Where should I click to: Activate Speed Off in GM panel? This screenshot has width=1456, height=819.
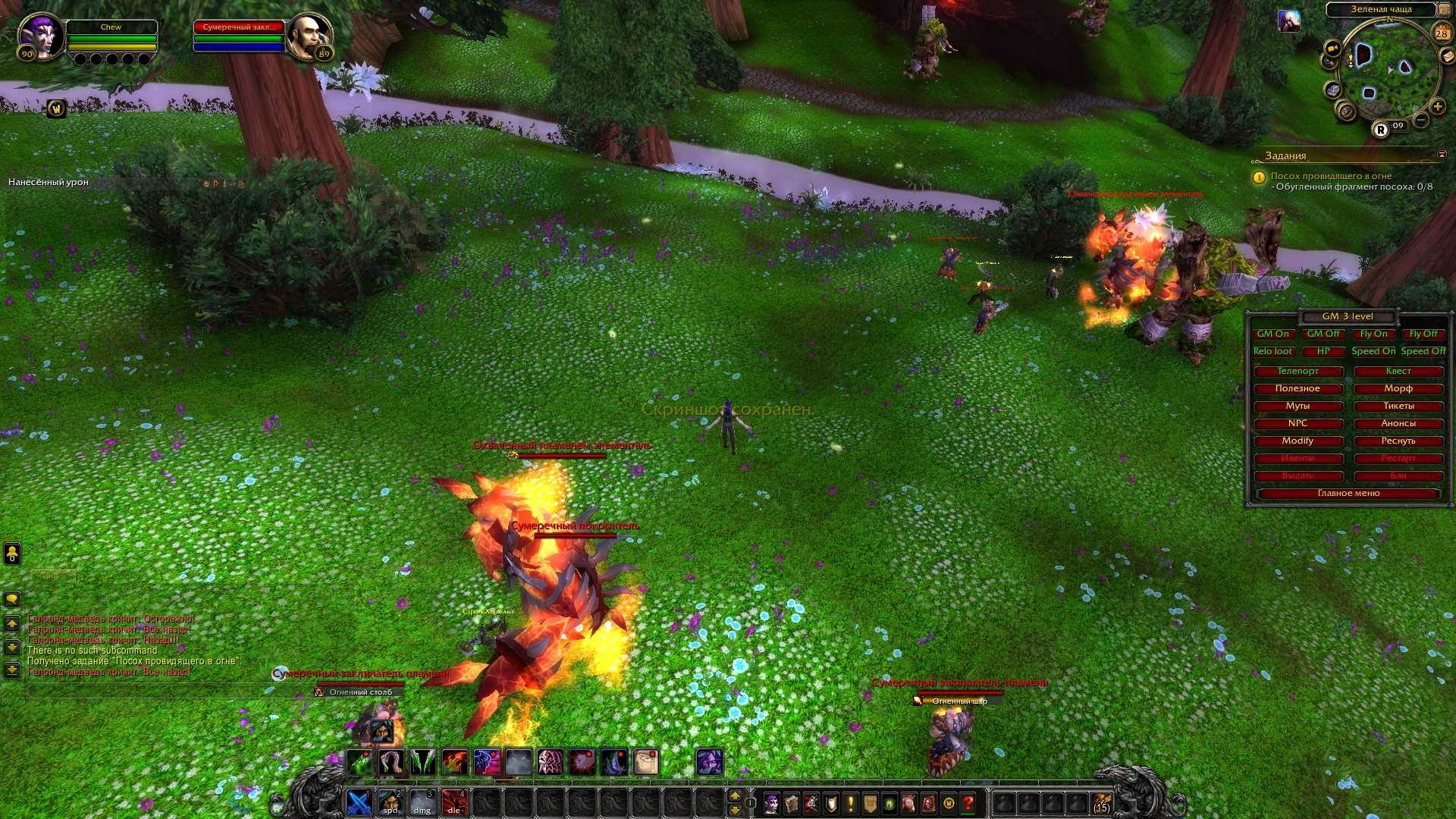(1423, 351)
